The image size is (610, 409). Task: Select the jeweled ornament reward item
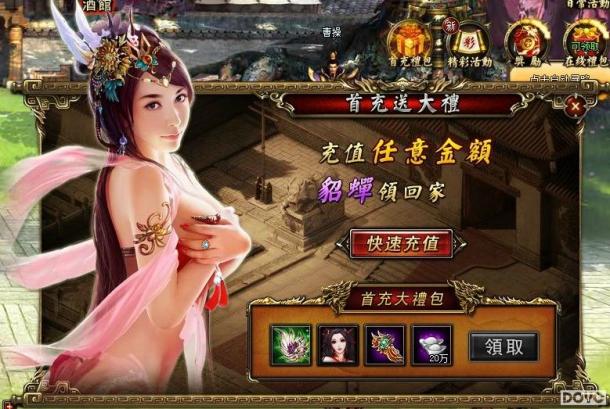pos(385,345)
